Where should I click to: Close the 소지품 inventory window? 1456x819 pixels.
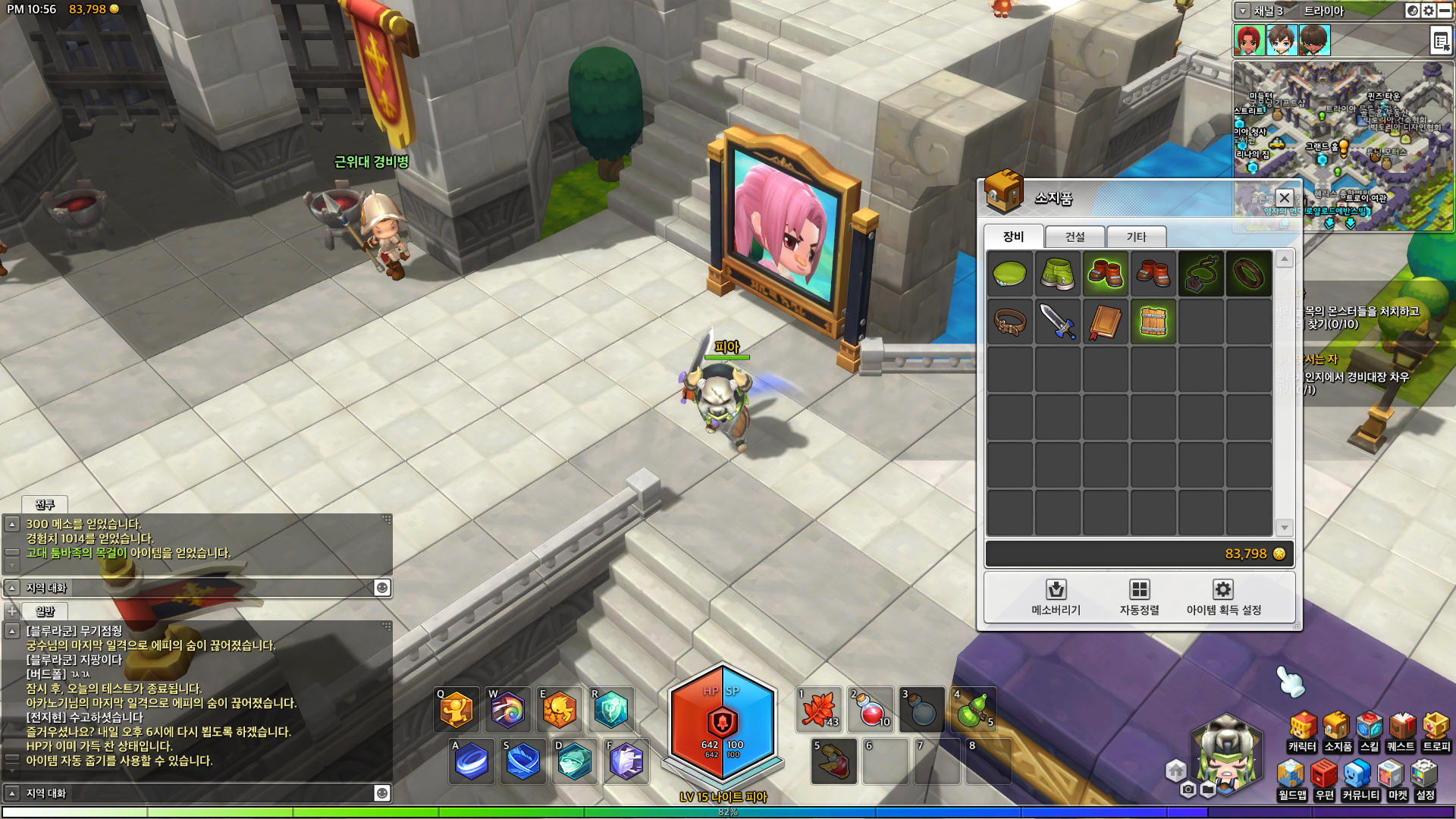(1284, 198)
